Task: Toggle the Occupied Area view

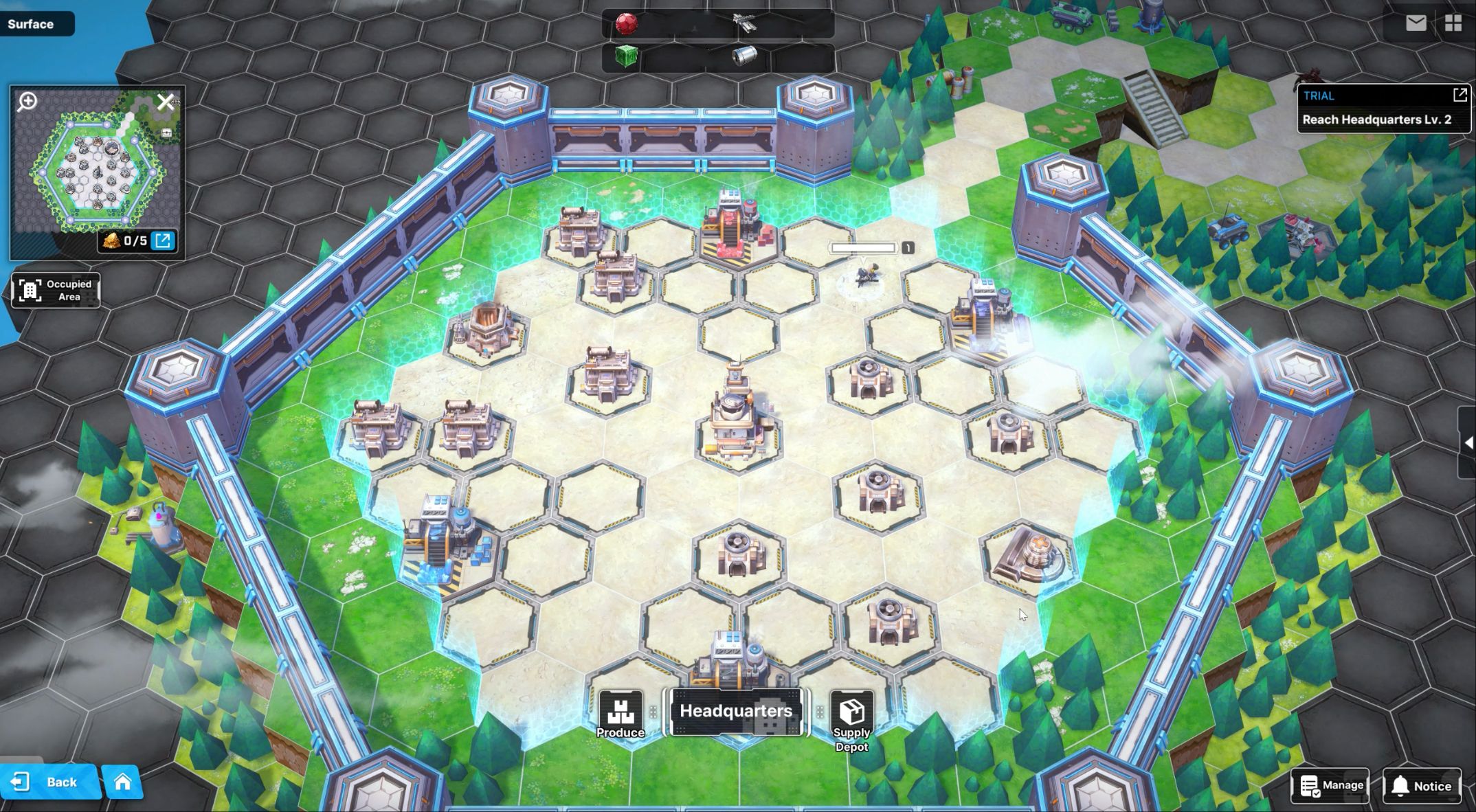Action: [56, 290]
